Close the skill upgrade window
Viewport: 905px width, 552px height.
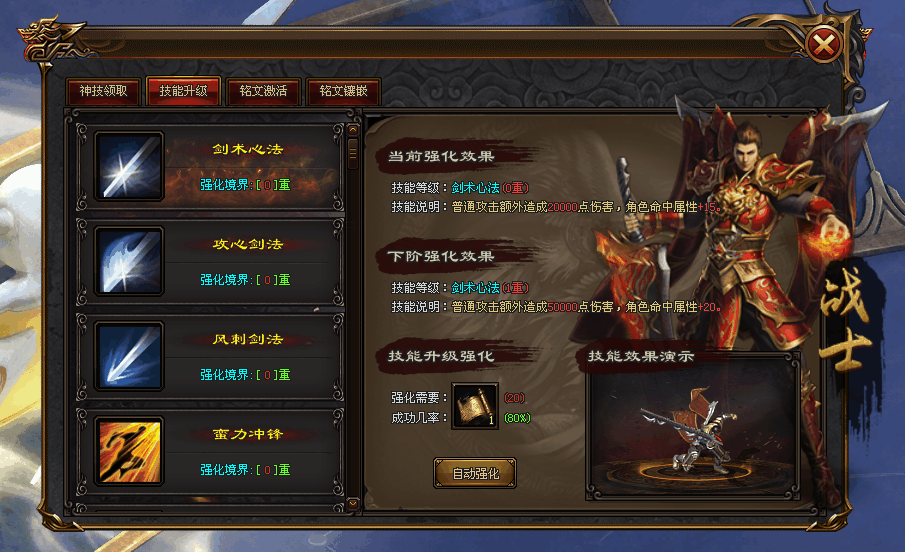click(822, 44)
